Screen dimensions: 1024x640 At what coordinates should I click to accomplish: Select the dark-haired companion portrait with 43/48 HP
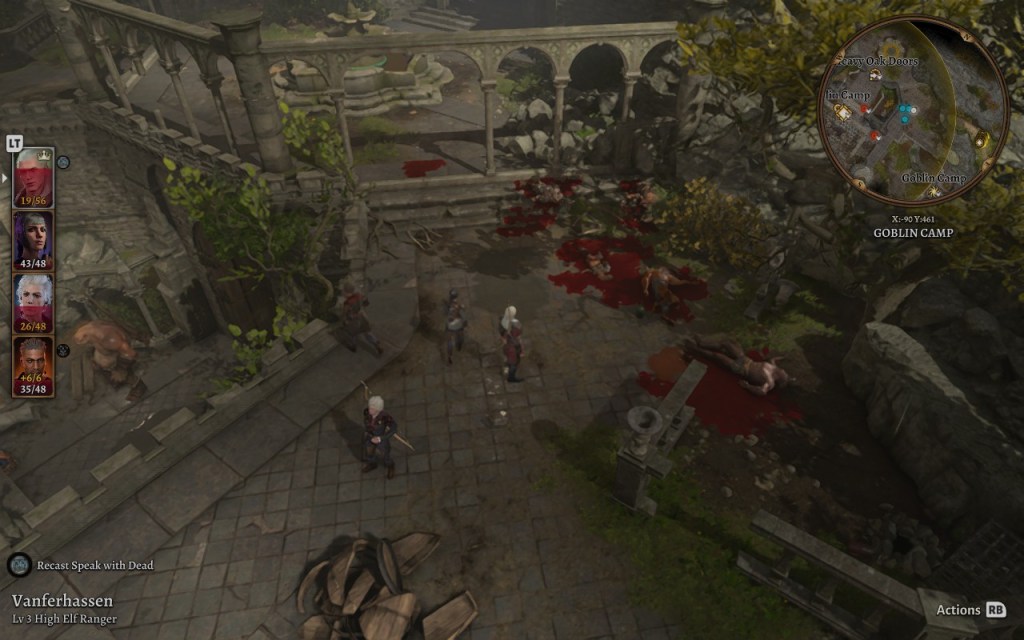pyautogui.click(x=33, y=239)
